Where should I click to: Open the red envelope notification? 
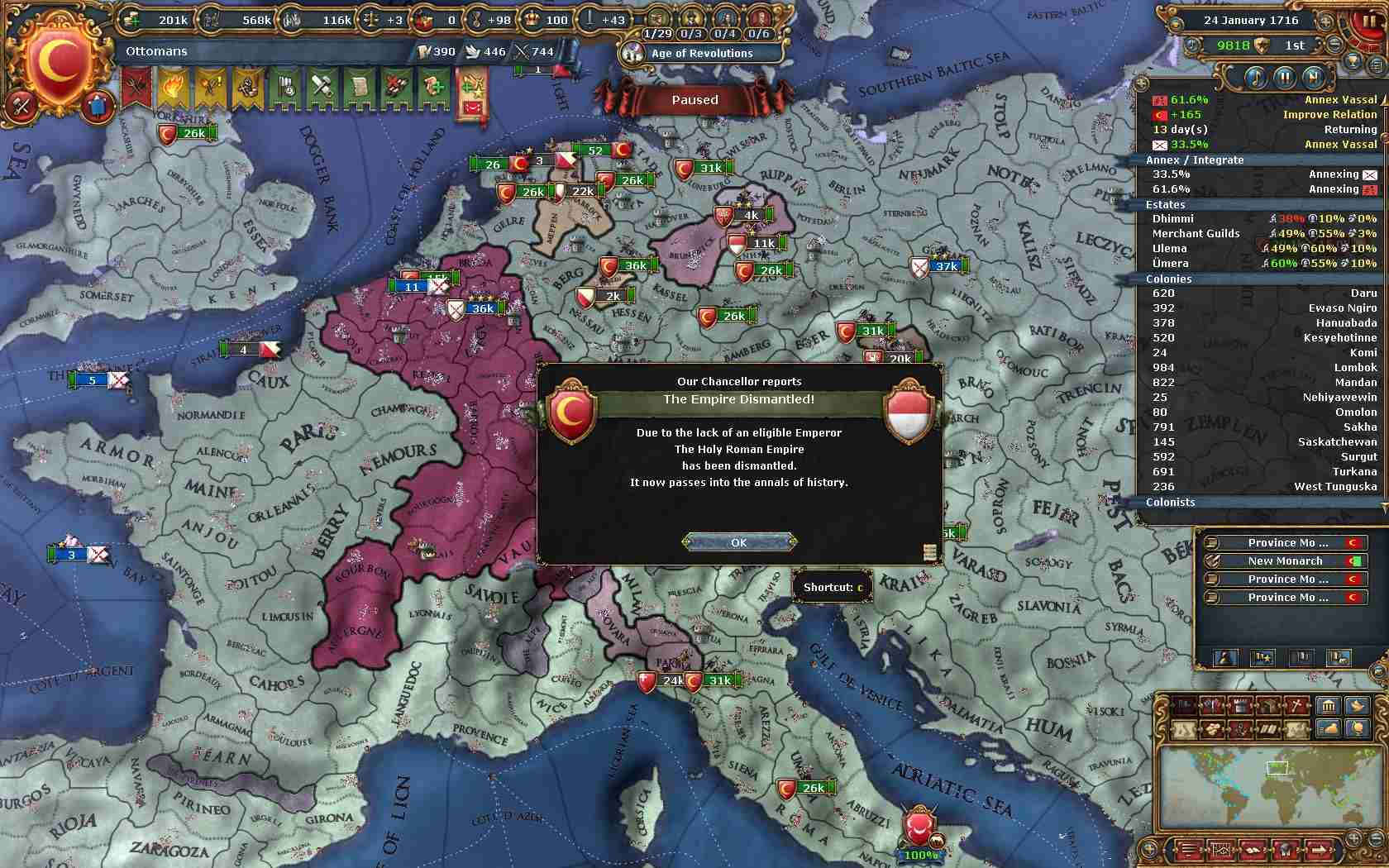(x=472, y=107)
